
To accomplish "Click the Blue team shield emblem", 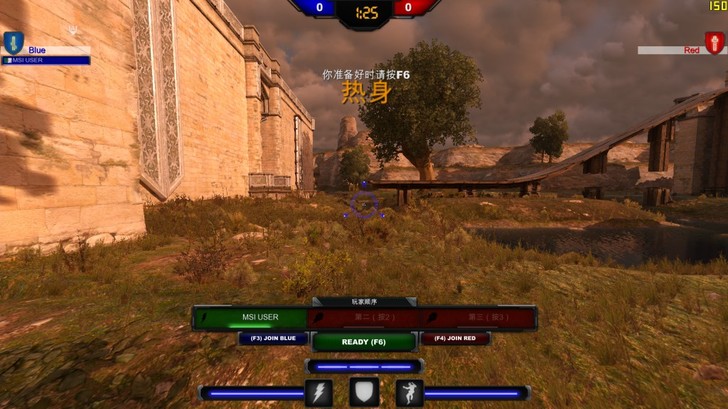I will tap(12, 43).
